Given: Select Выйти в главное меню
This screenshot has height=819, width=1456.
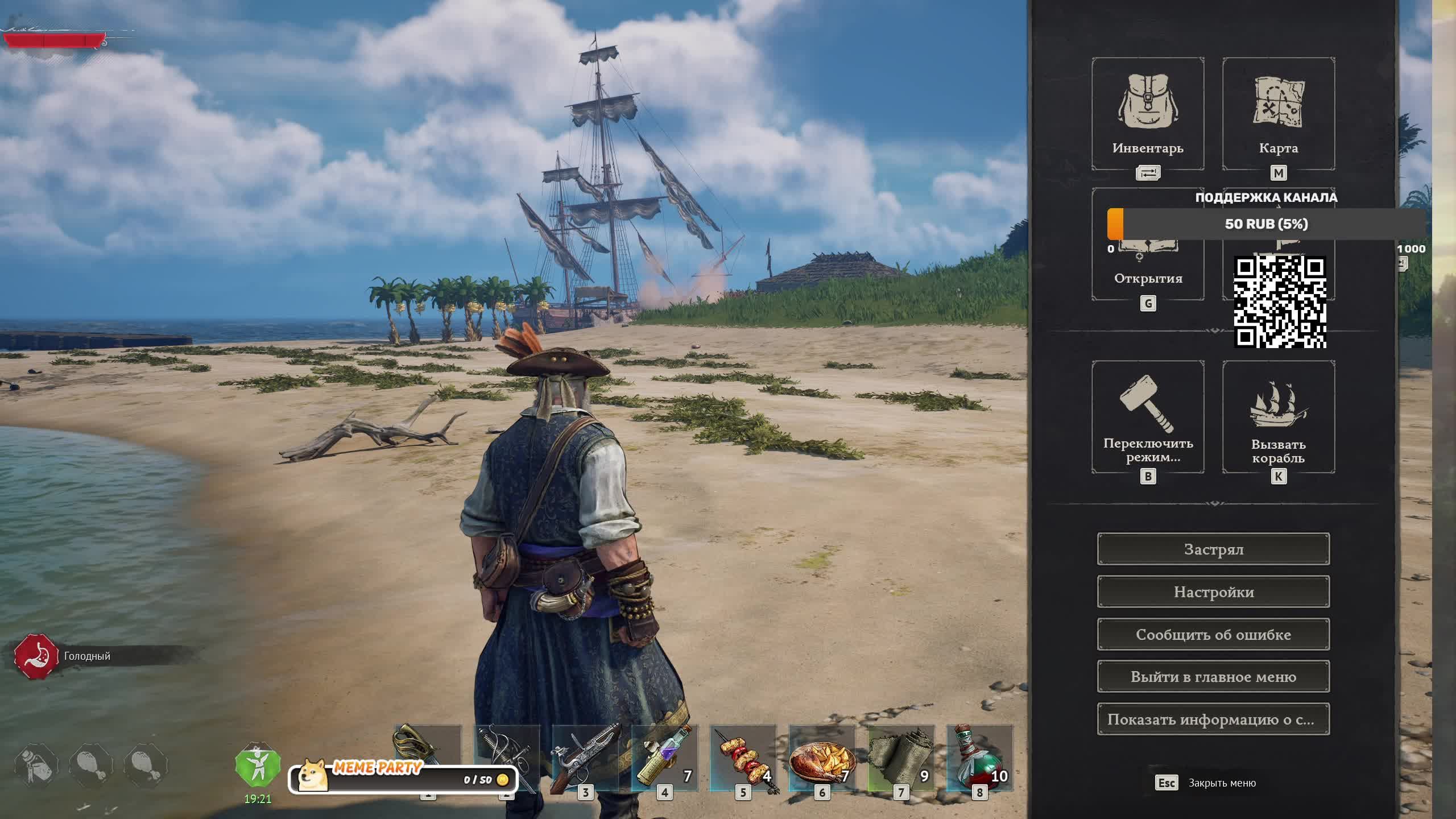Looking at the screenshot, I should click(x=1213, y=677).
